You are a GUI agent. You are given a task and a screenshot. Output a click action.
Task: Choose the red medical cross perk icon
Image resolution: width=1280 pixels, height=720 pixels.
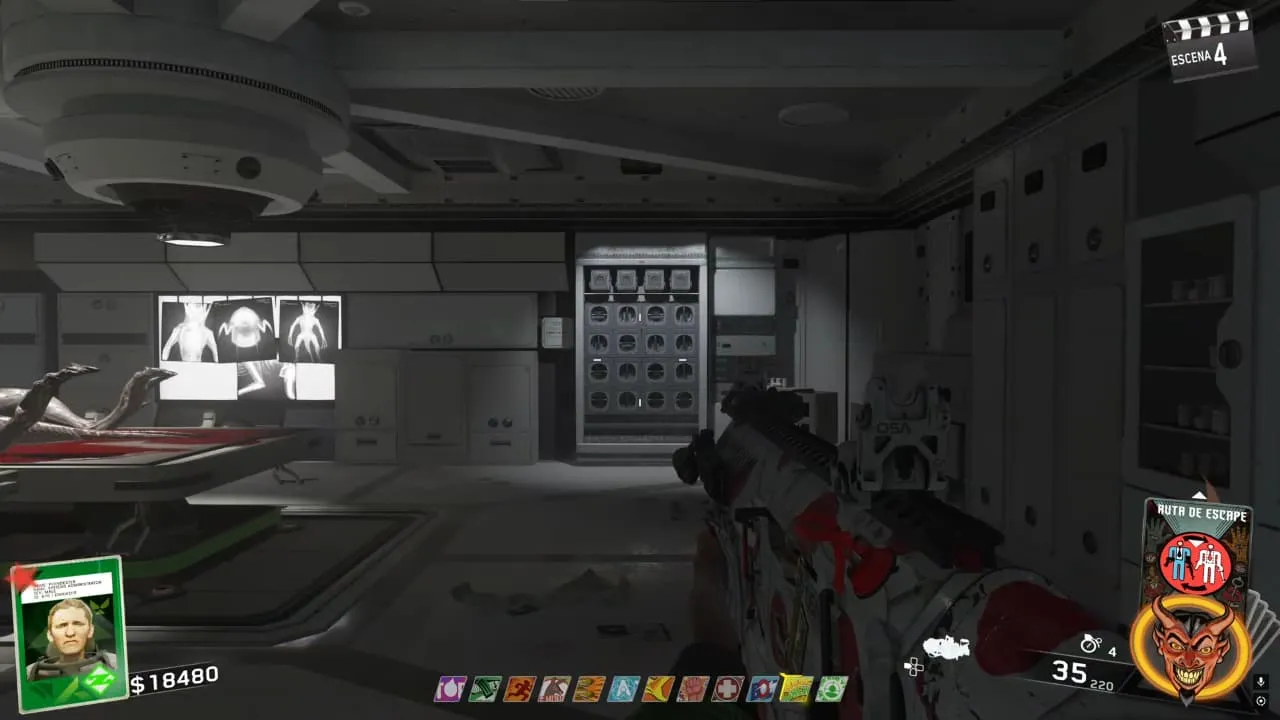coord(728,689)
